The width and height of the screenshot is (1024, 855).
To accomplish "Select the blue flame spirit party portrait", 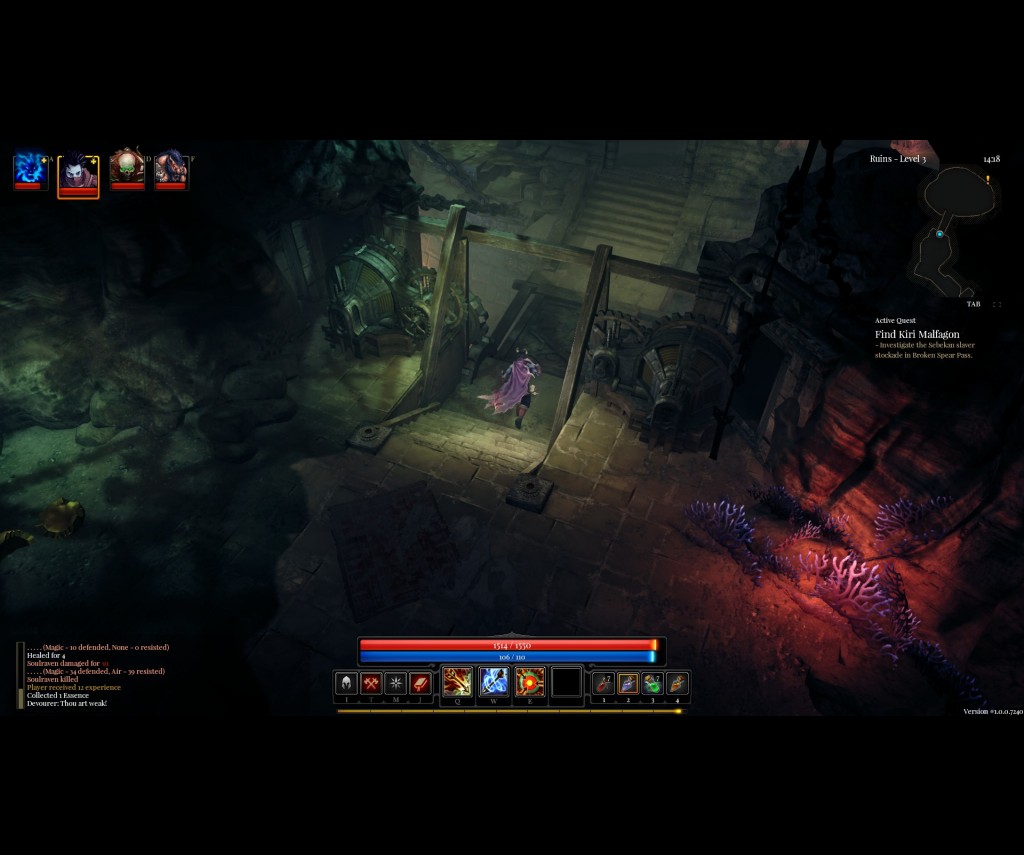I will (x=30, y=170).
